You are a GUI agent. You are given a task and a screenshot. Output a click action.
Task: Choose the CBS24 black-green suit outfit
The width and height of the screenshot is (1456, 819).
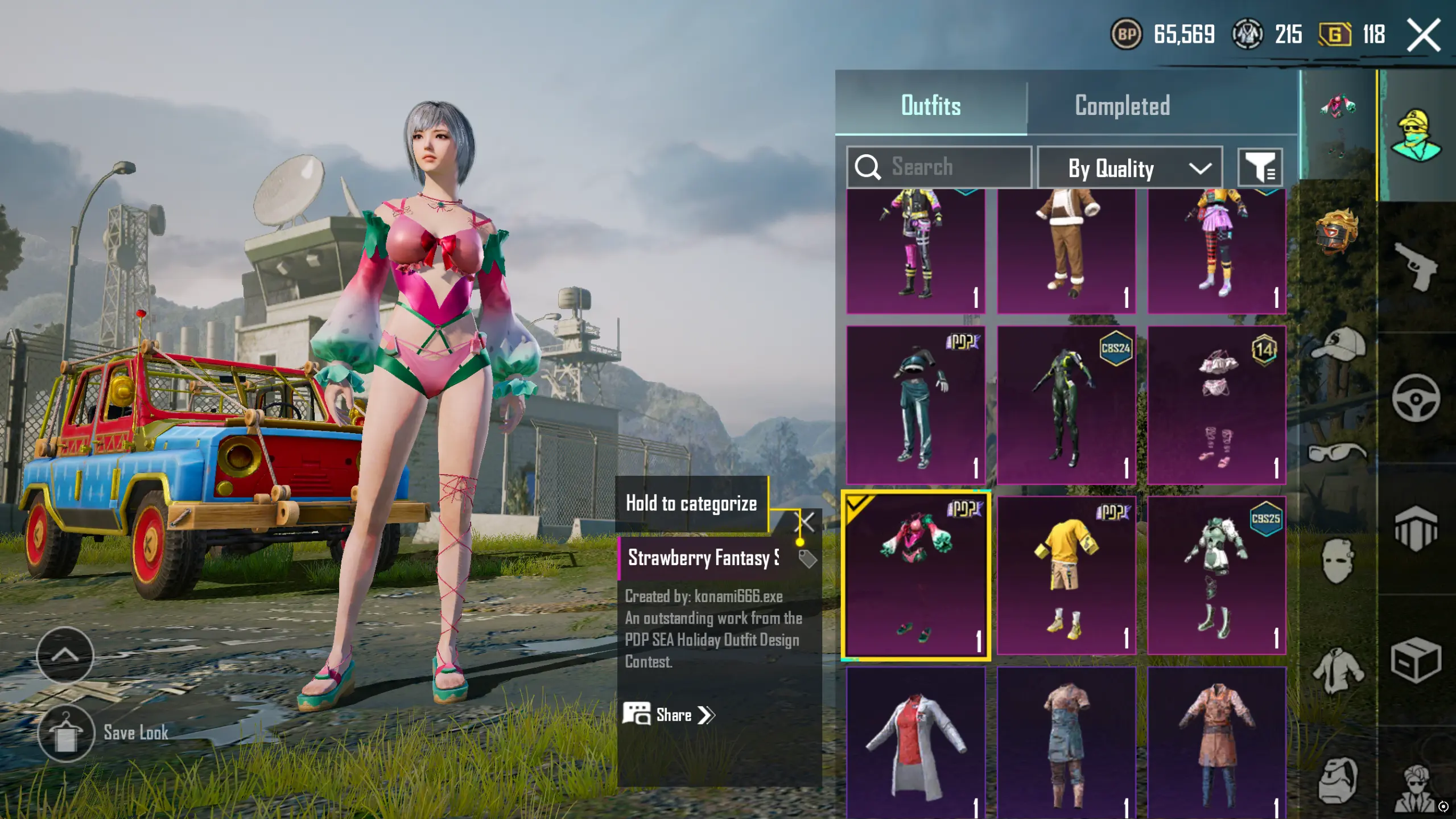click(x=1066, y=405)
